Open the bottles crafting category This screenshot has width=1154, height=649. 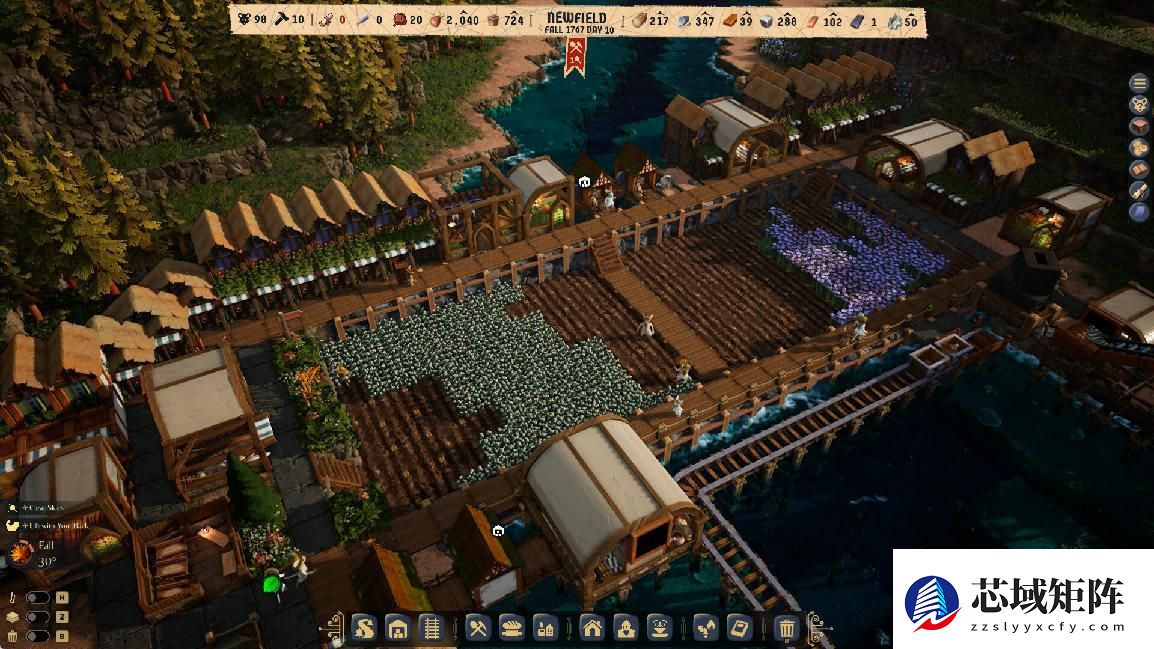click(545, 629)
